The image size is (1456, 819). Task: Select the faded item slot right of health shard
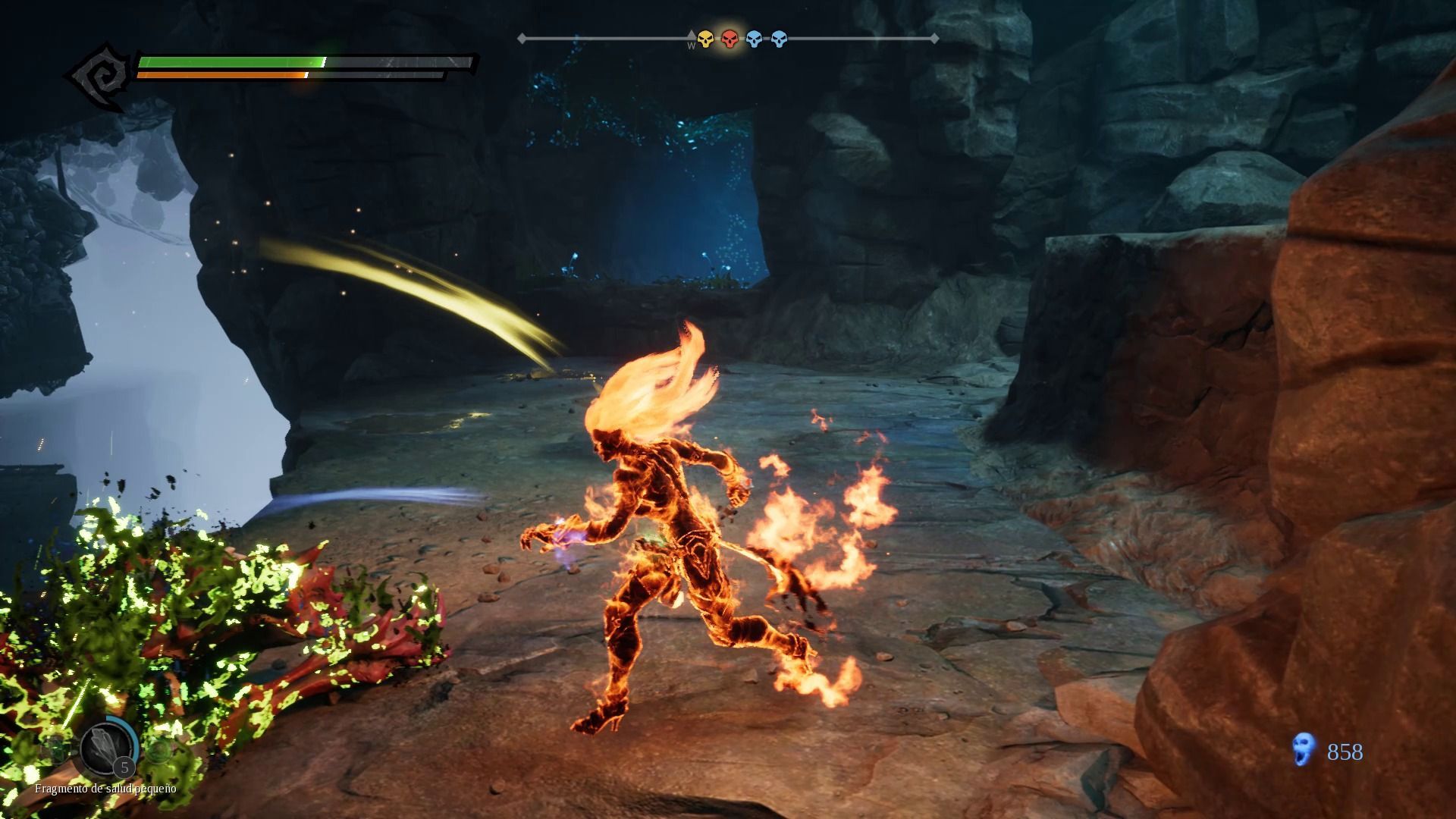coord(158,750)
